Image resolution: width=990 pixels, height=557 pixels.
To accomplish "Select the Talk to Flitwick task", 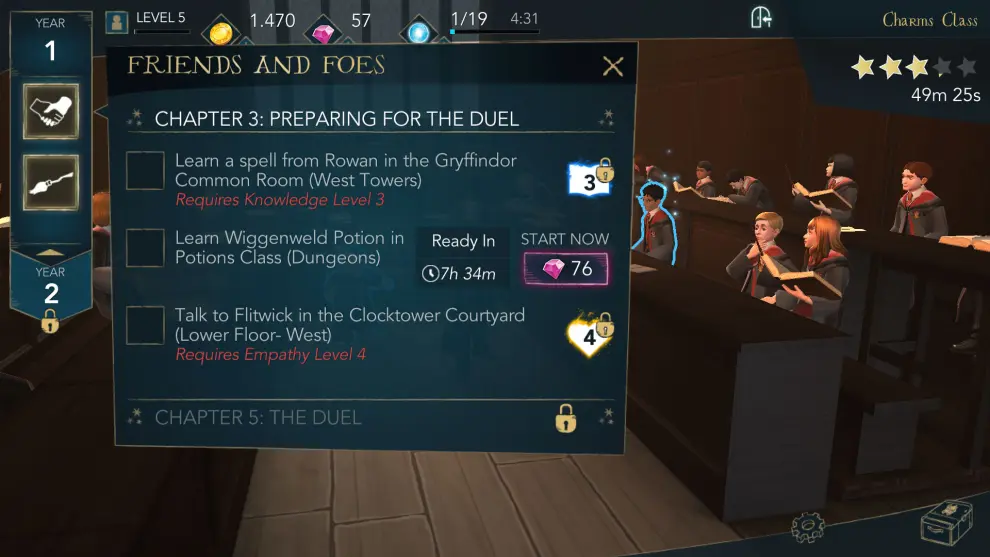I will [145, 325].
